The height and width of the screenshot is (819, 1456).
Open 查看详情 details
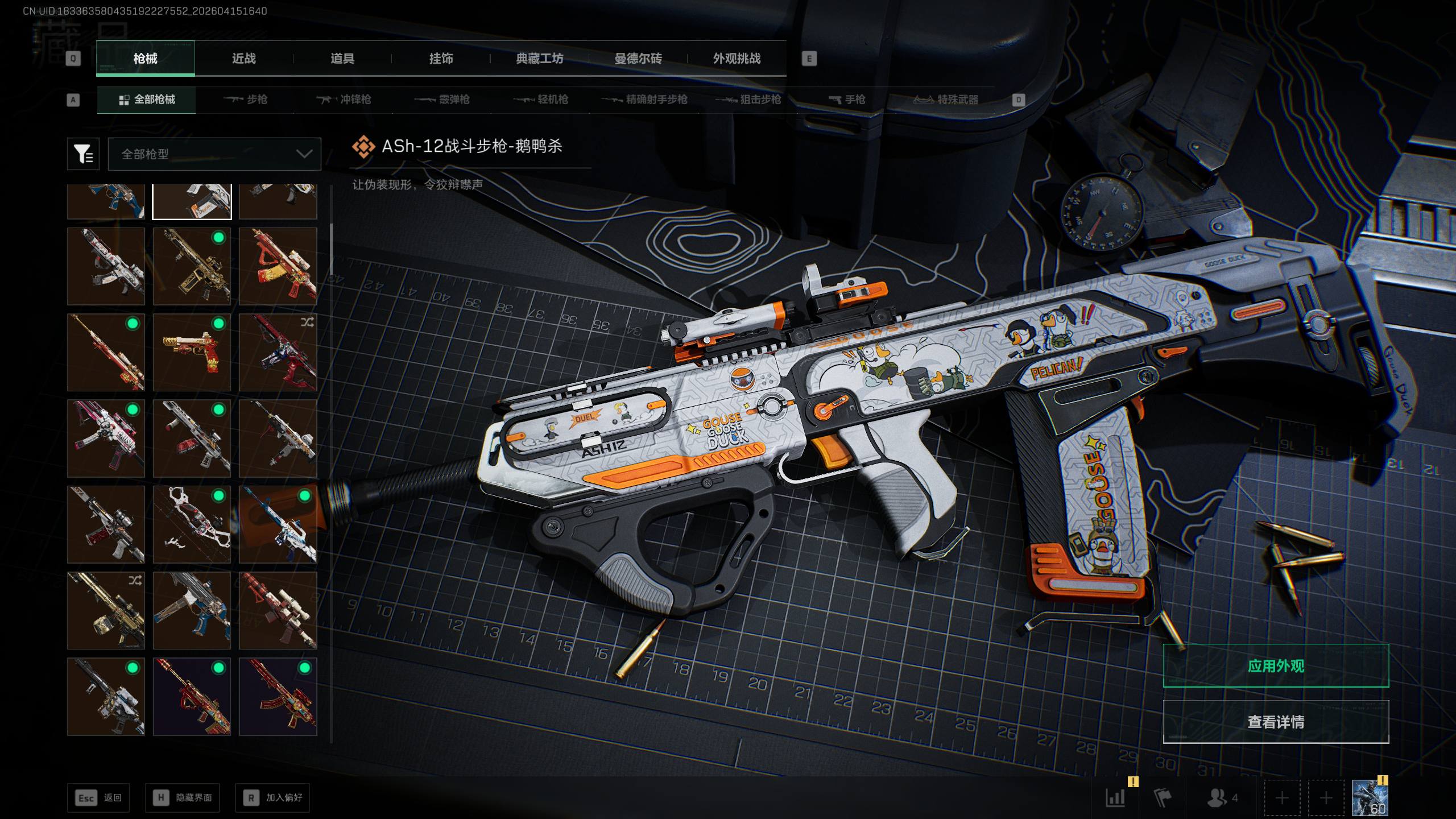1276,722
